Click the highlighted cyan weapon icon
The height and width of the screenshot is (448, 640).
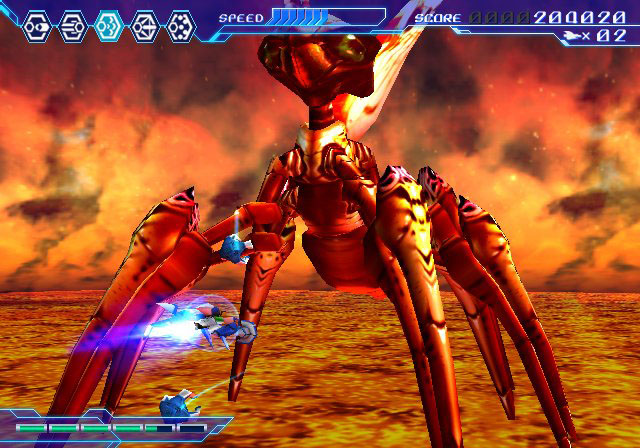[108, 25]
